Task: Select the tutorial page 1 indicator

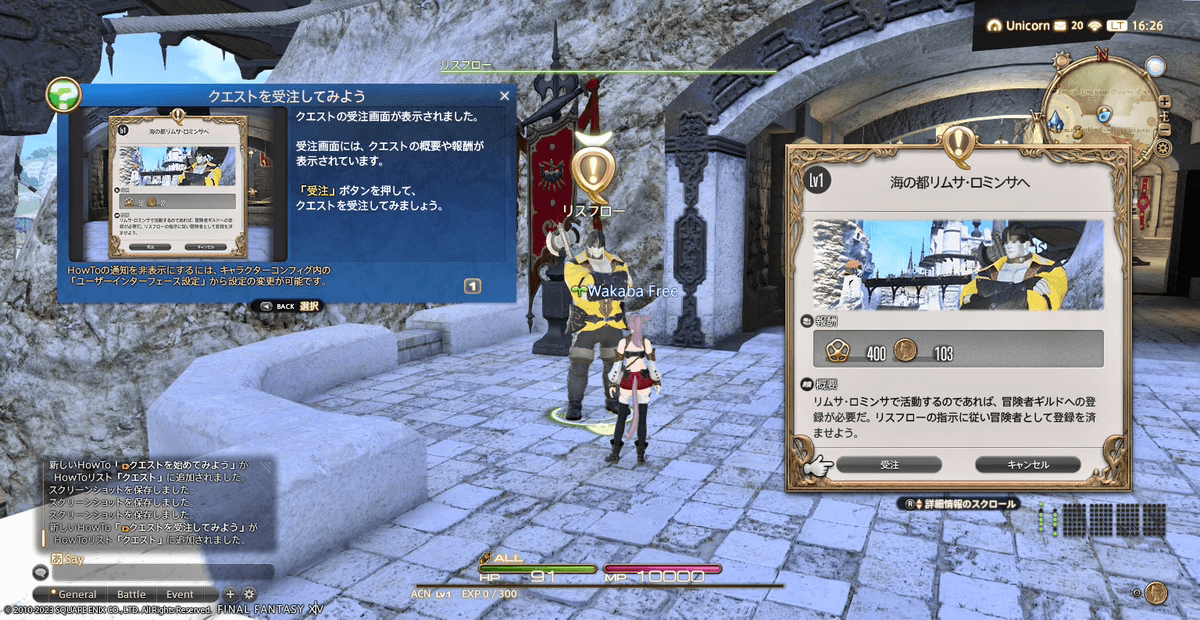Action: click(473, 286)
